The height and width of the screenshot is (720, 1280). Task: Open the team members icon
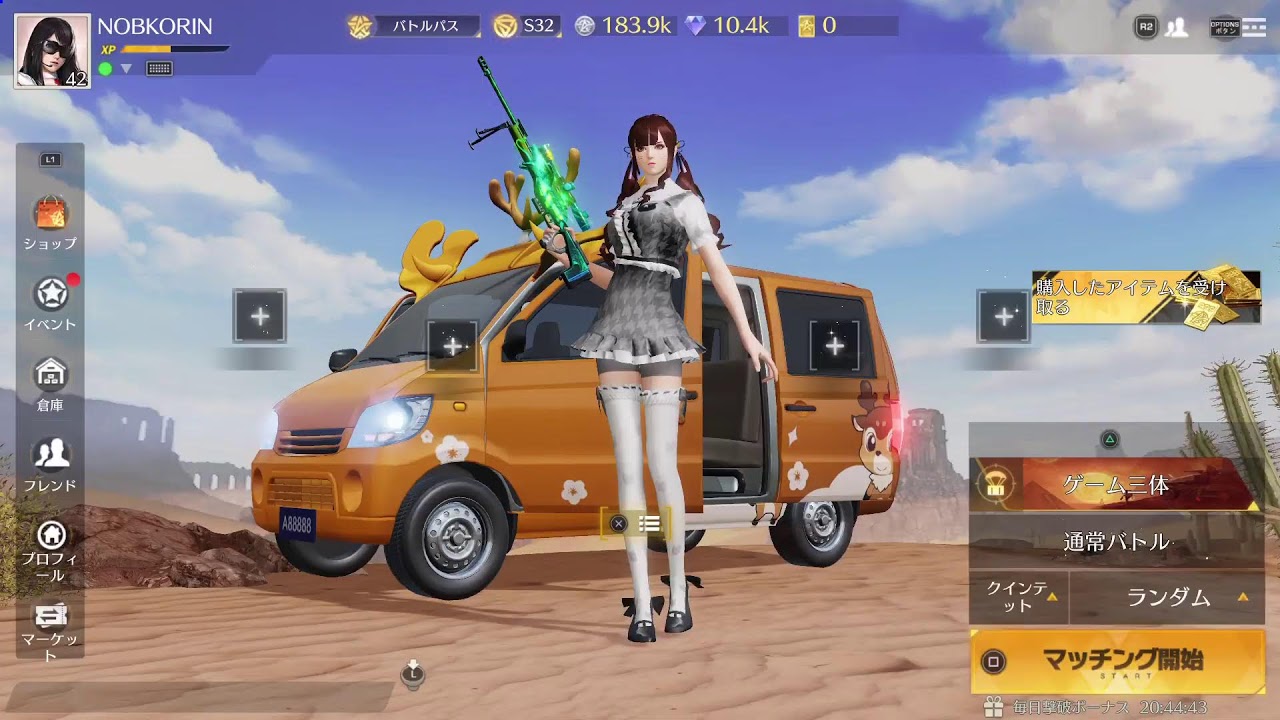click(x=1177, y=28)
